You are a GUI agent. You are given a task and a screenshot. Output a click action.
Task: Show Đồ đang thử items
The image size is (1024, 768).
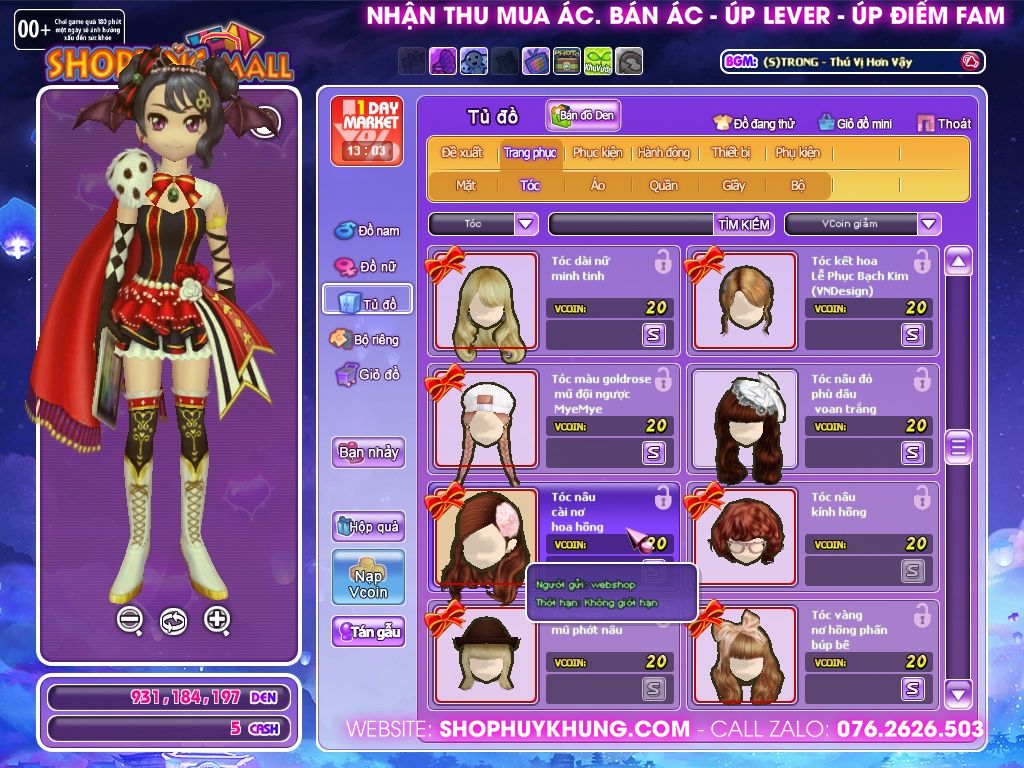[753, 123]
